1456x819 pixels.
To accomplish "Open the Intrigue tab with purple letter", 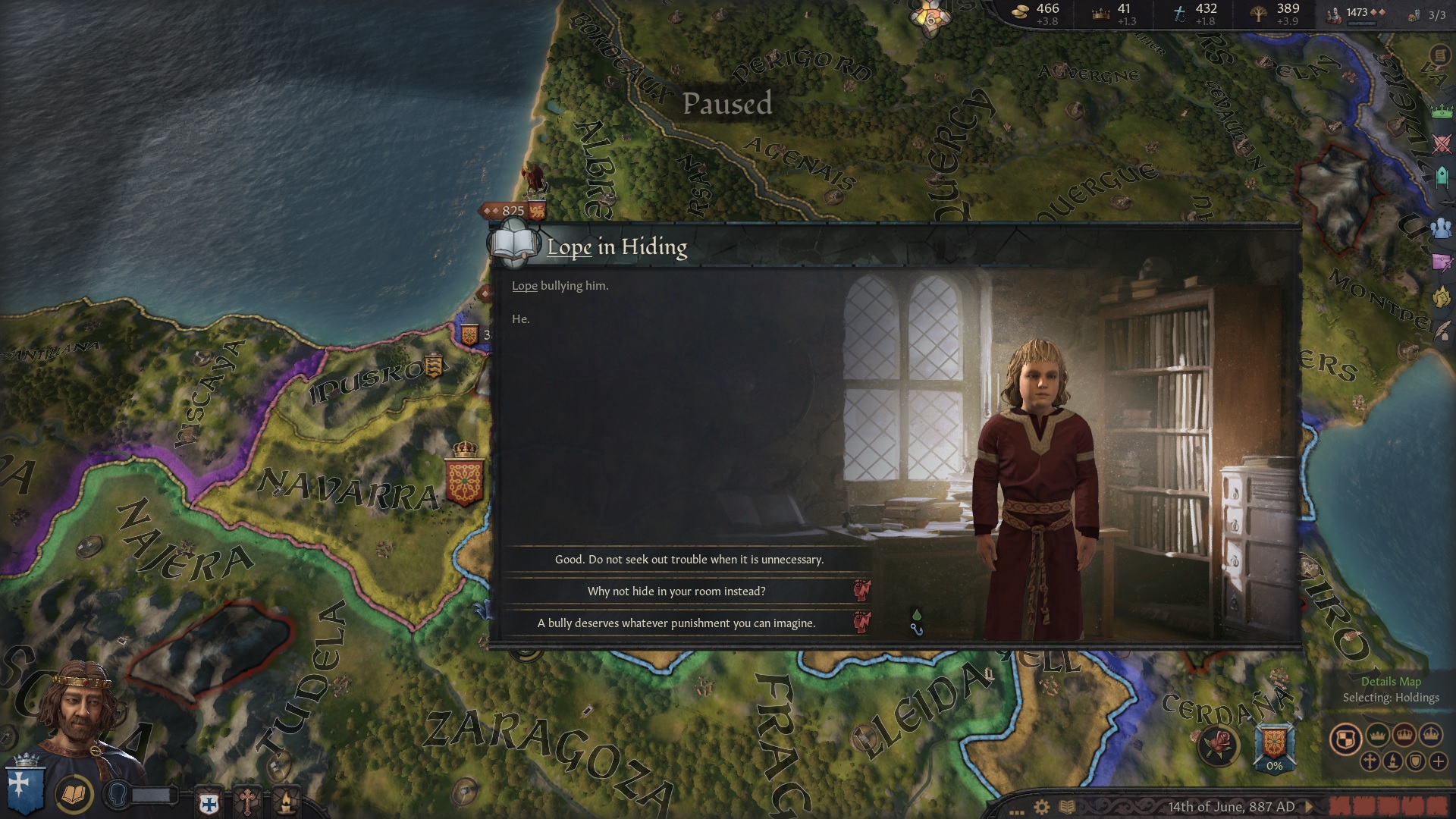I will click(x=1441, y=262).
